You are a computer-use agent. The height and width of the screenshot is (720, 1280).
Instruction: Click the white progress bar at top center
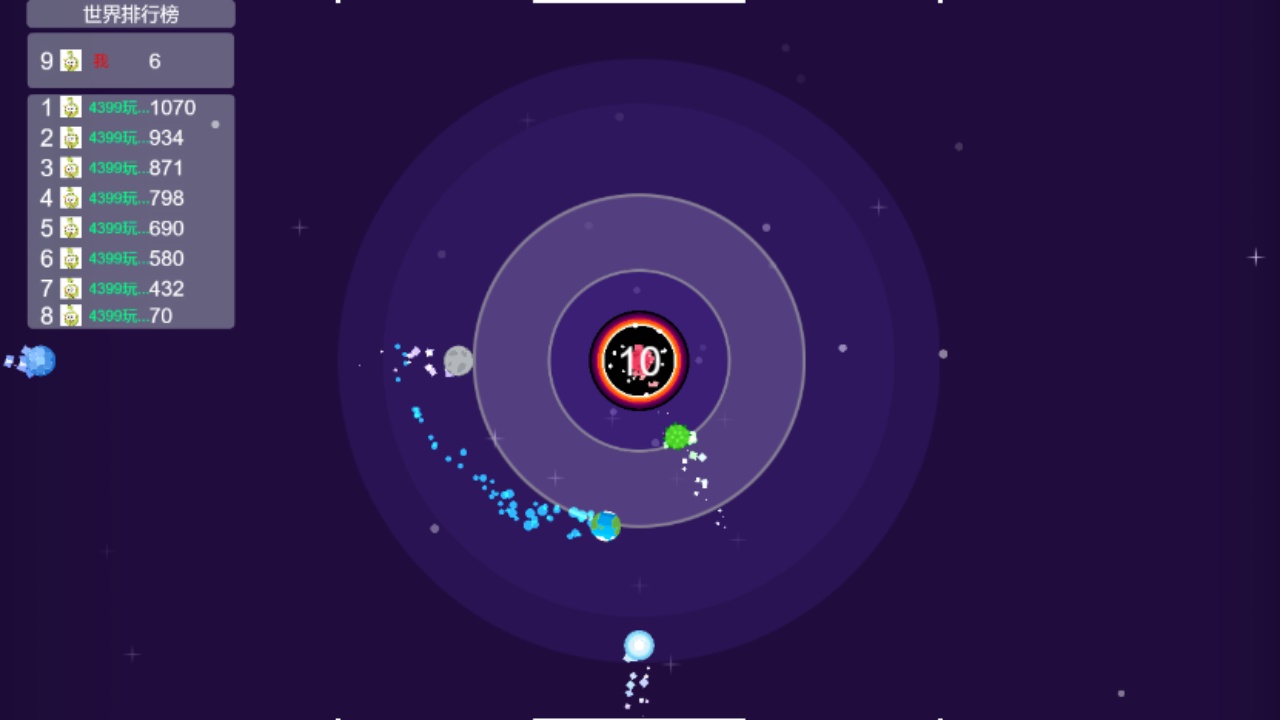click(639, 2)
